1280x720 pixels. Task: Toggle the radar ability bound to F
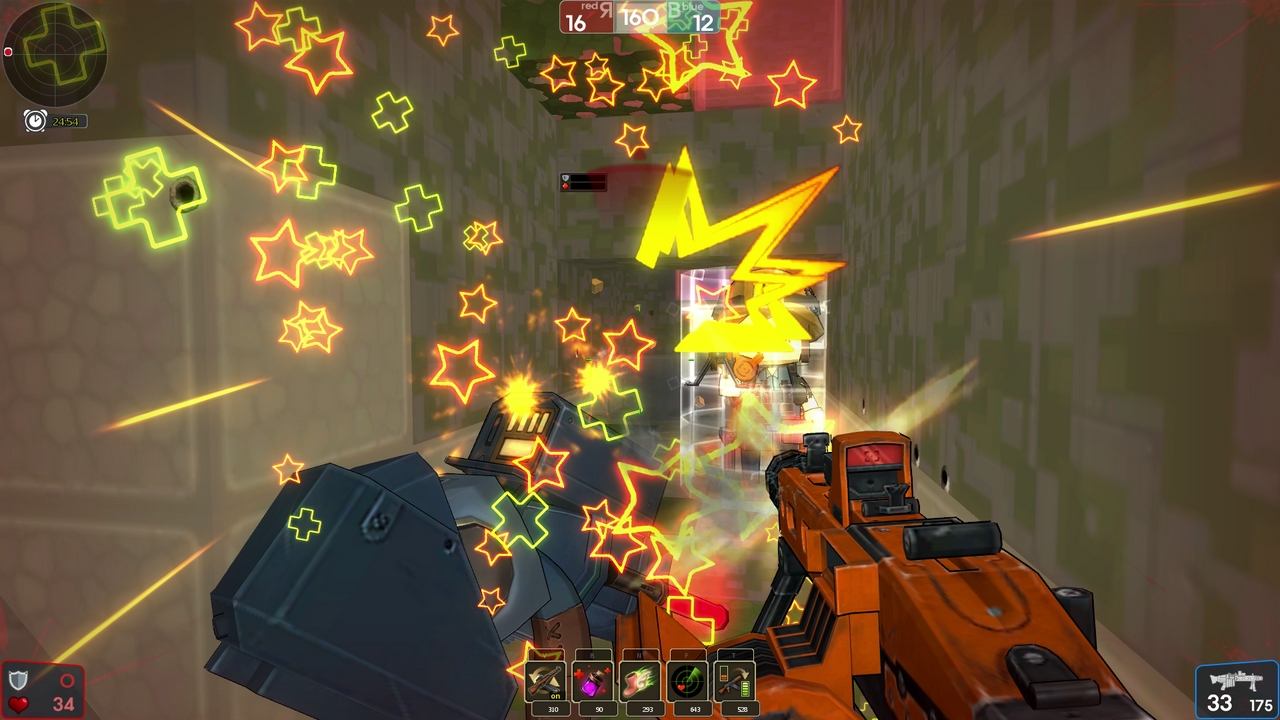click(x=688, y=682)
